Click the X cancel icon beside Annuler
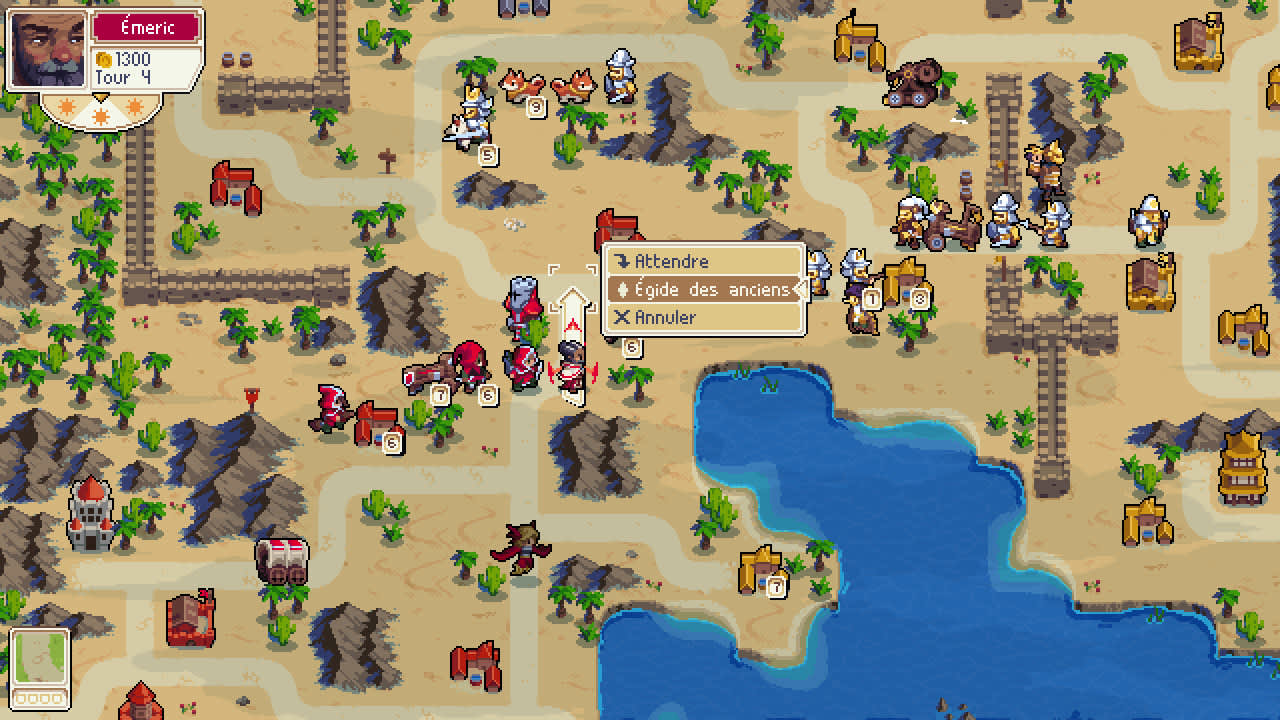 [x=623, y=317]
